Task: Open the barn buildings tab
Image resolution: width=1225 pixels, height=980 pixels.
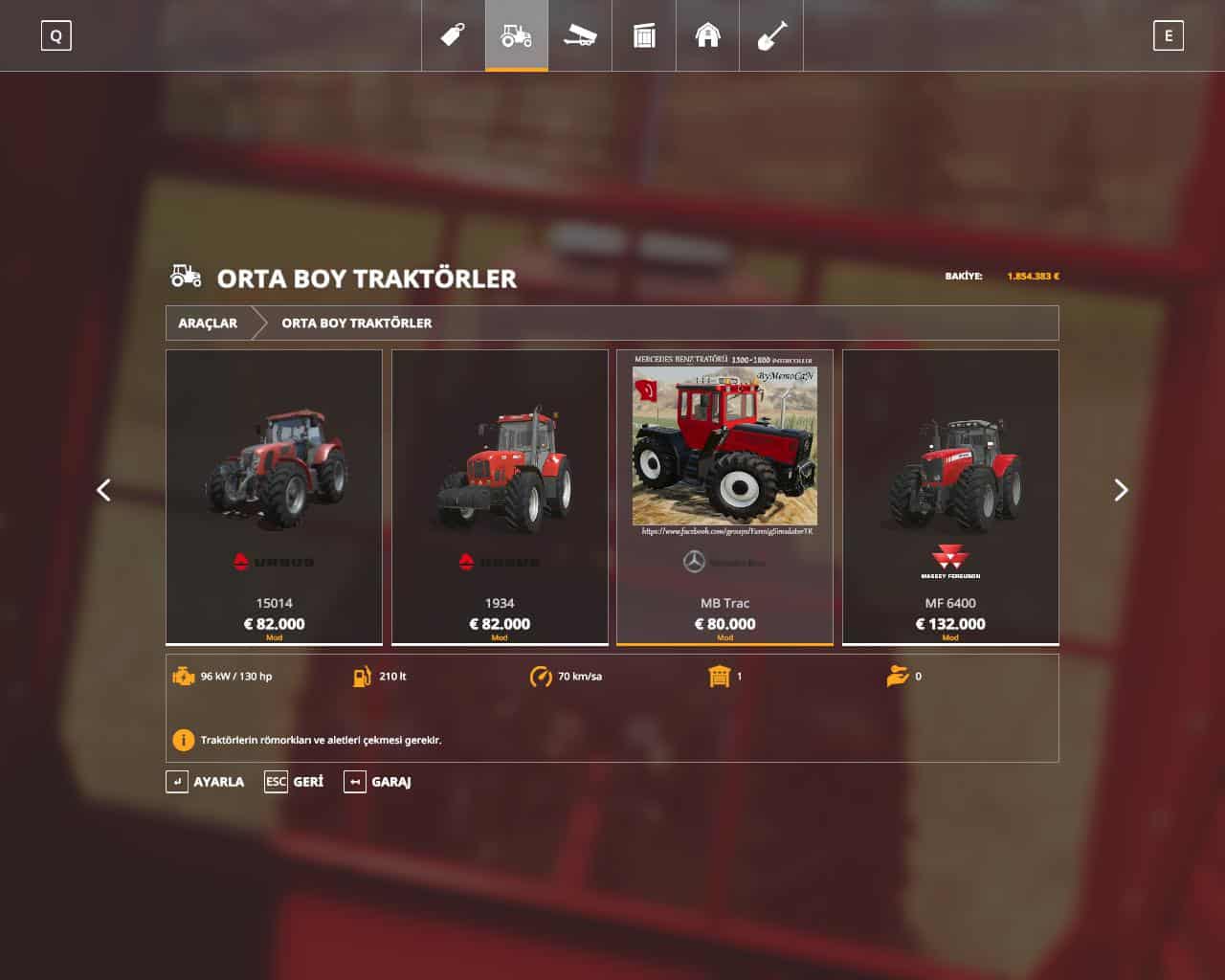Action: (707, 35)
